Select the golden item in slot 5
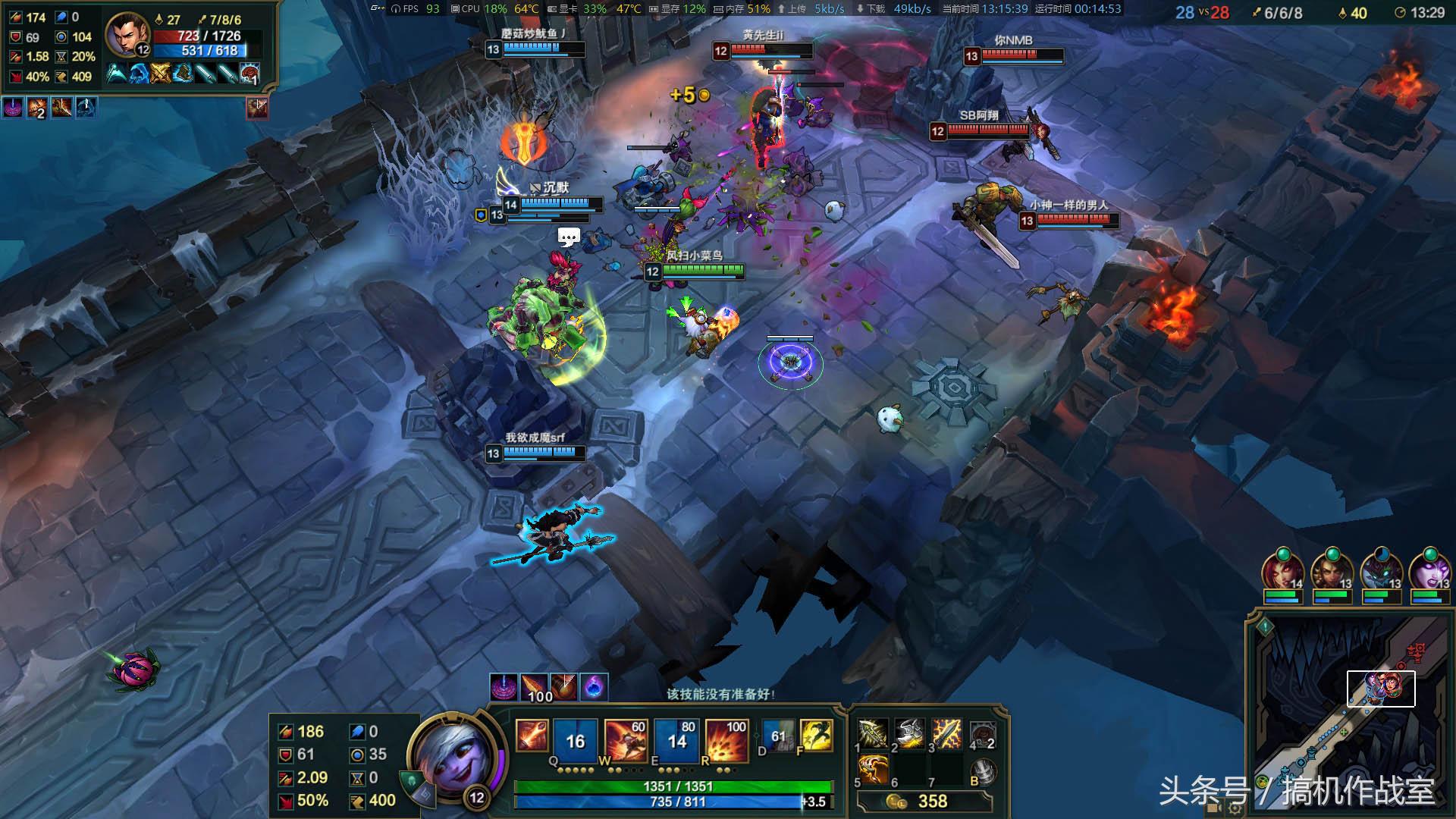Viewport: 1456px width, 819px height. click(x=874, y=770)
